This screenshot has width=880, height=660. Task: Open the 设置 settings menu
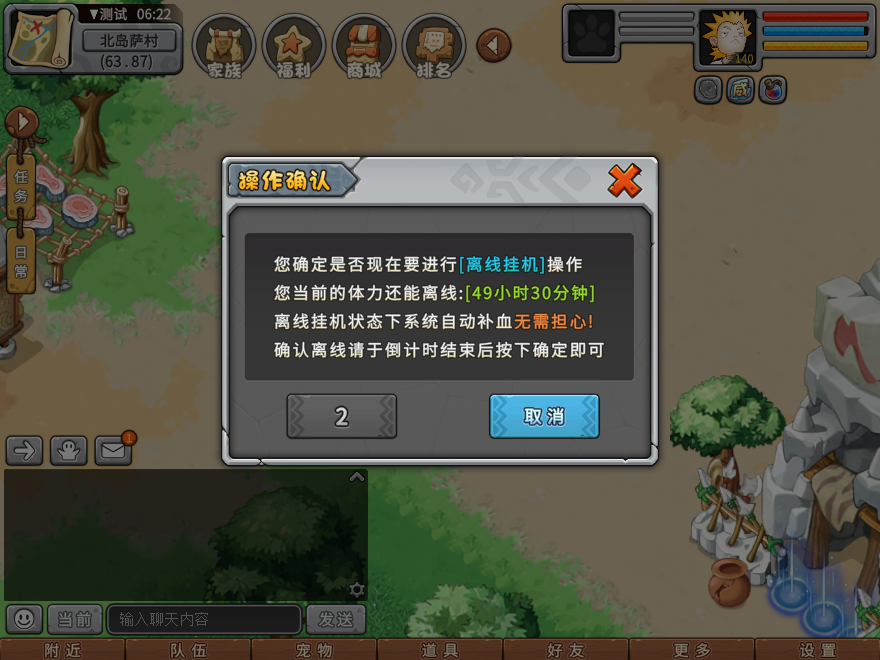click(817, 650)
